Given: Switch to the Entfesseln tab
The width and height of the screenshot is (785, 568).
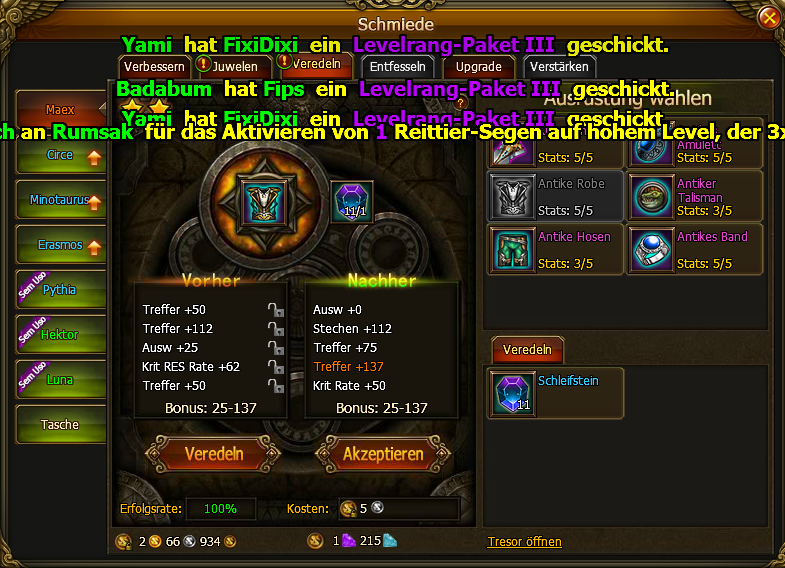Looking at the screenshot, I should pos(397,68).
